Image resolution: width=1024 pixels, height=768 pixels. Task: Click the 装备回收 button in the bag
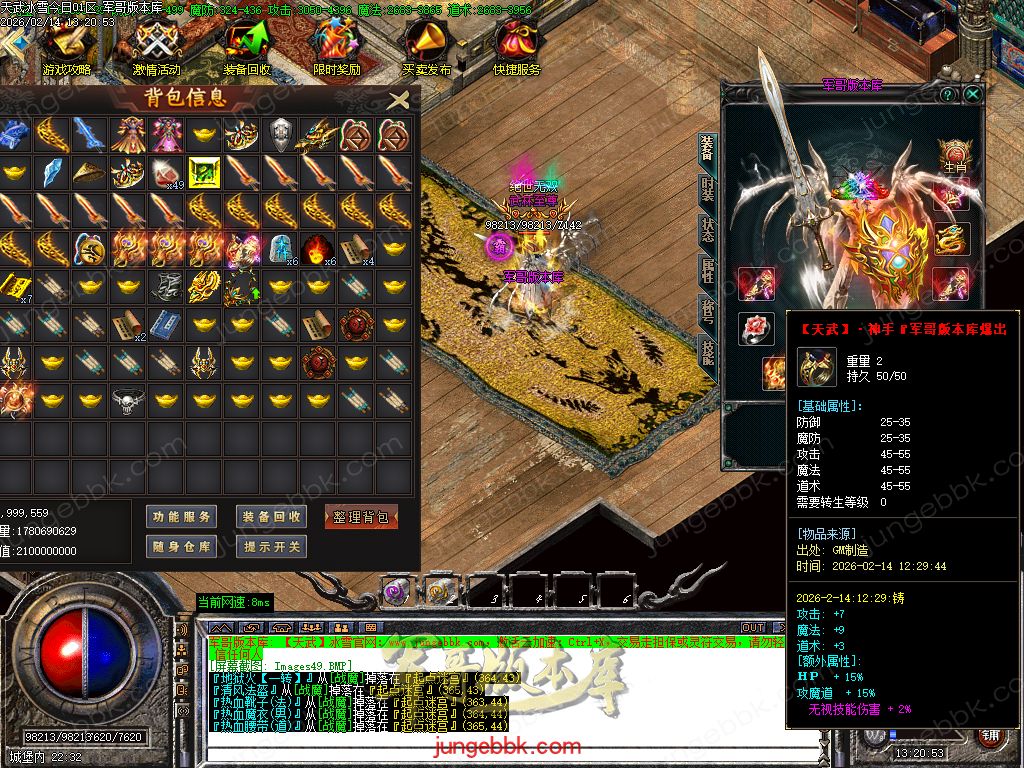point(271,517)
